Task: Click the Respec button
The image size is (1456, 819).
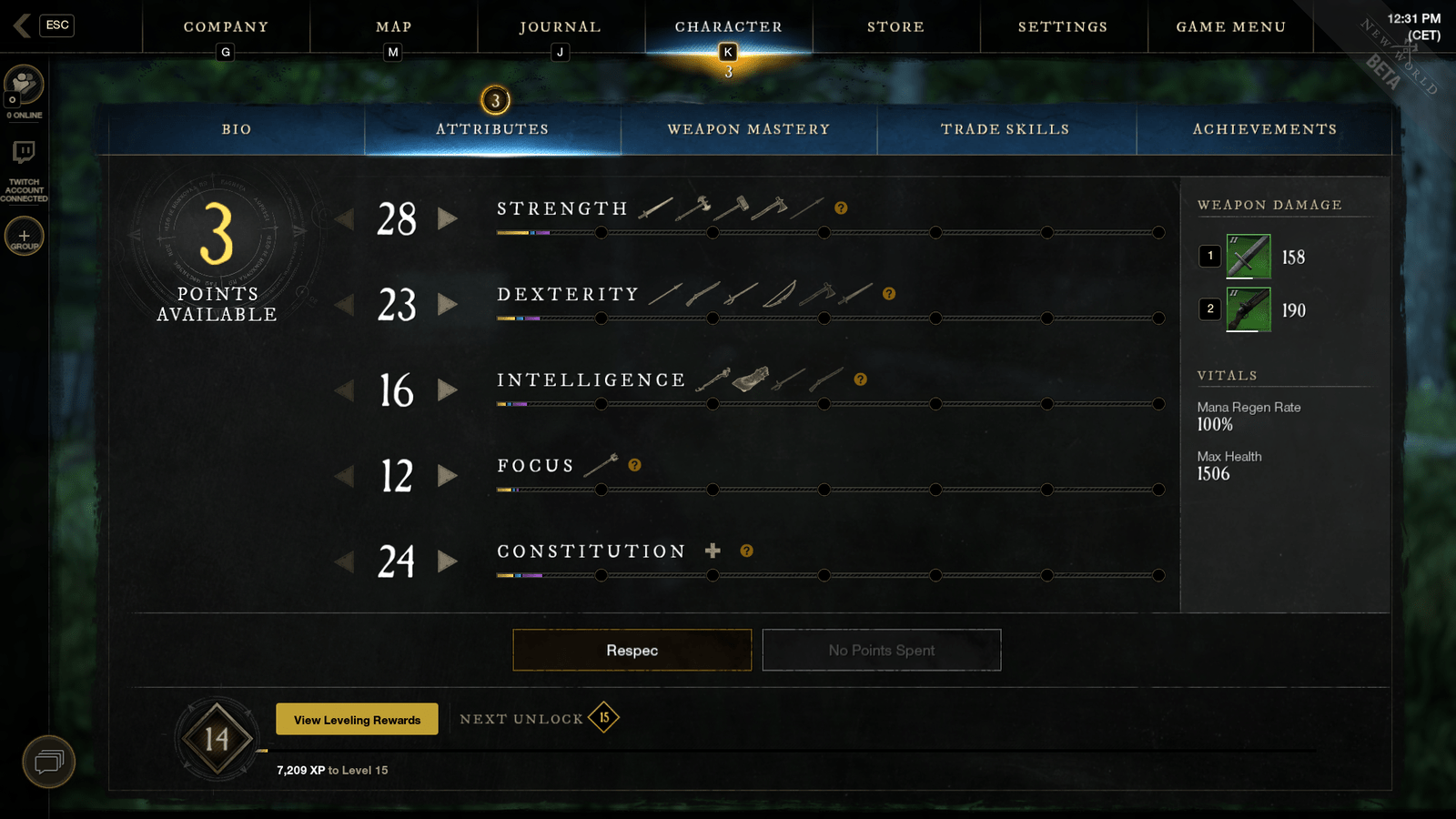Action: click(632, 650)
